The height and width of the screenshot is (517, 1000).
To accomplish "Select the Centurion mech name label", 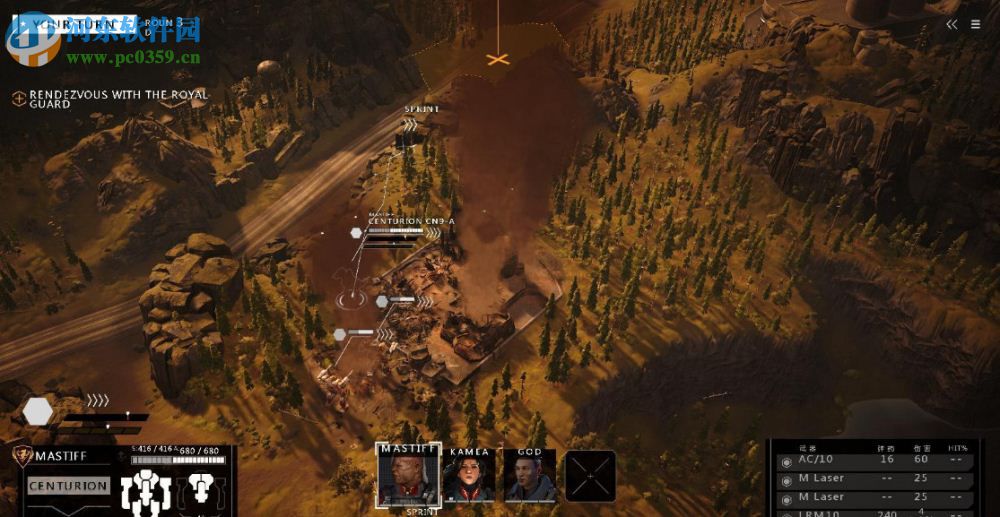I will (x=68, y=486).
